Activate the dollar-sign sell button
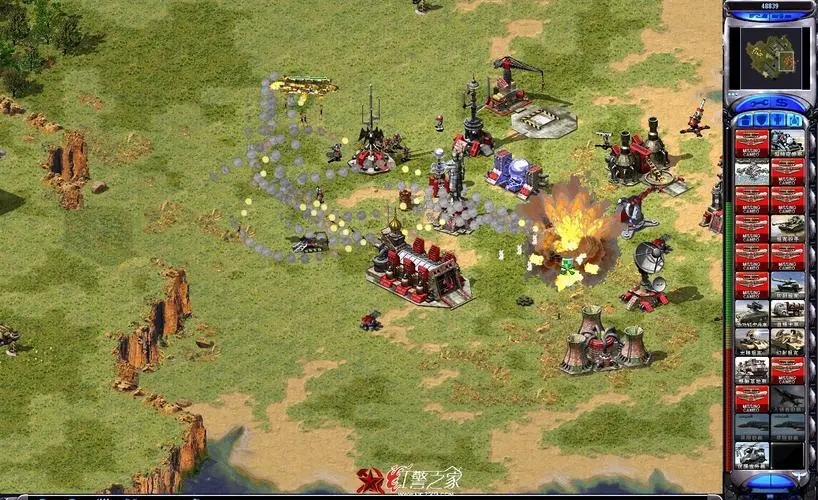The image size is (818, 500). 783,103
